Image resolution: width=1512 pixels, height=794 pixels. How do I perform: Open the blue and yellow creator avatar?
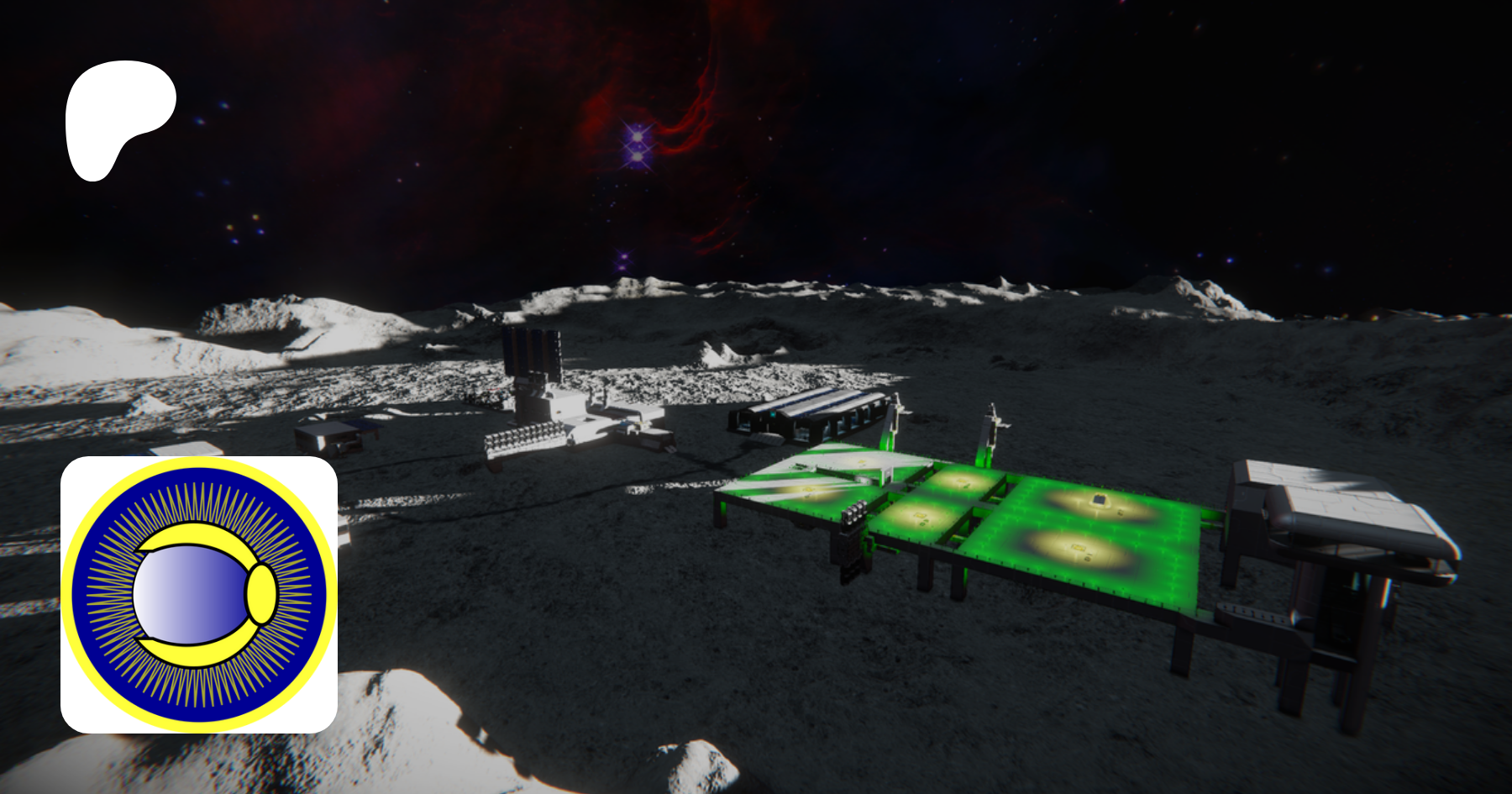point(199,594)
